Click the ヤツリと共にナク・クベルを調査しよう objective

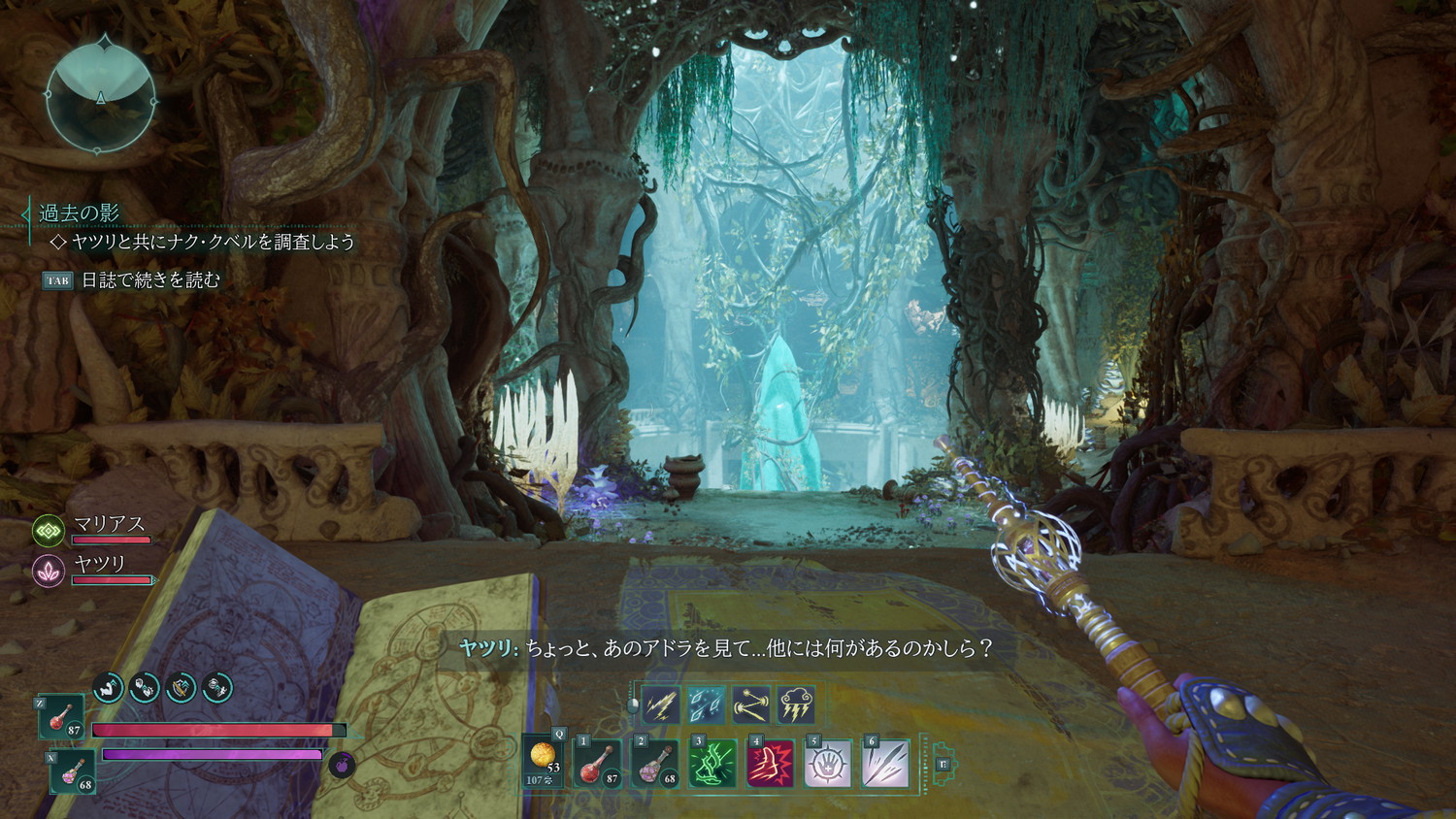pyautogui.click(x=213, y=242)
